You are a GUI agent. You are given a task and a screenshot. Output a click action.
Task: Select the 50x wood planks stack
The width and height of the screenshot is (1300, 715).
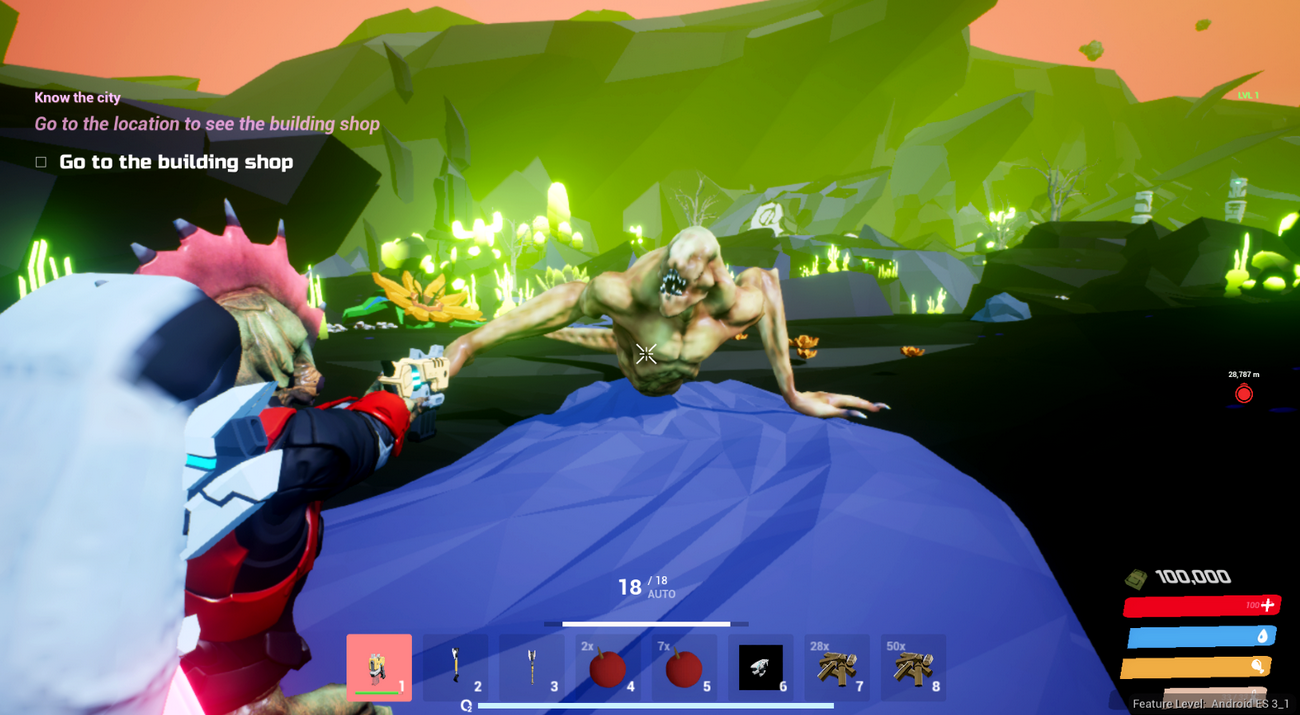tap(913, 667)
